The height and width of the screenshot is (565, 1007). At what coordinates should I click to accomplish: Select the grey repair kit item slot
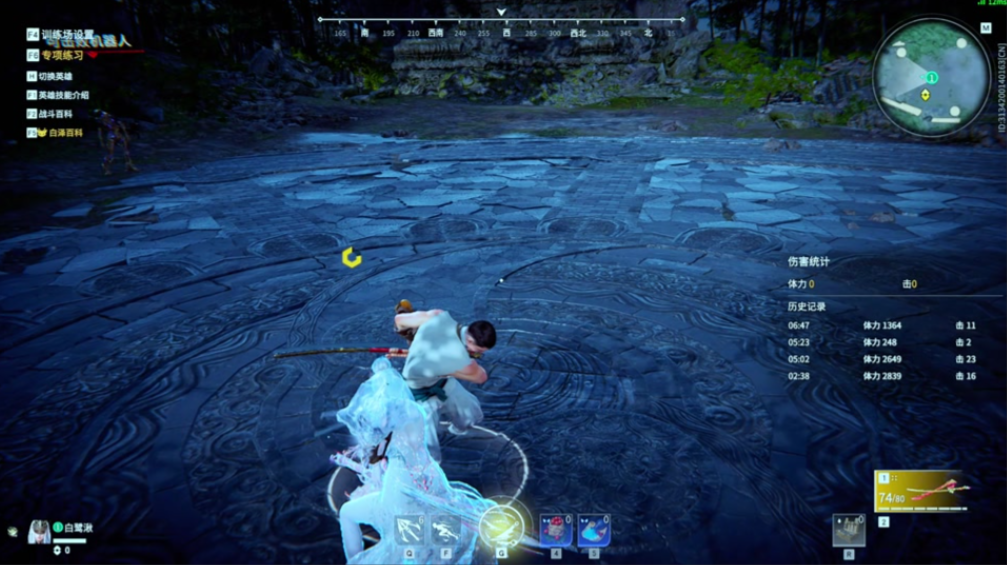point(849,530)
